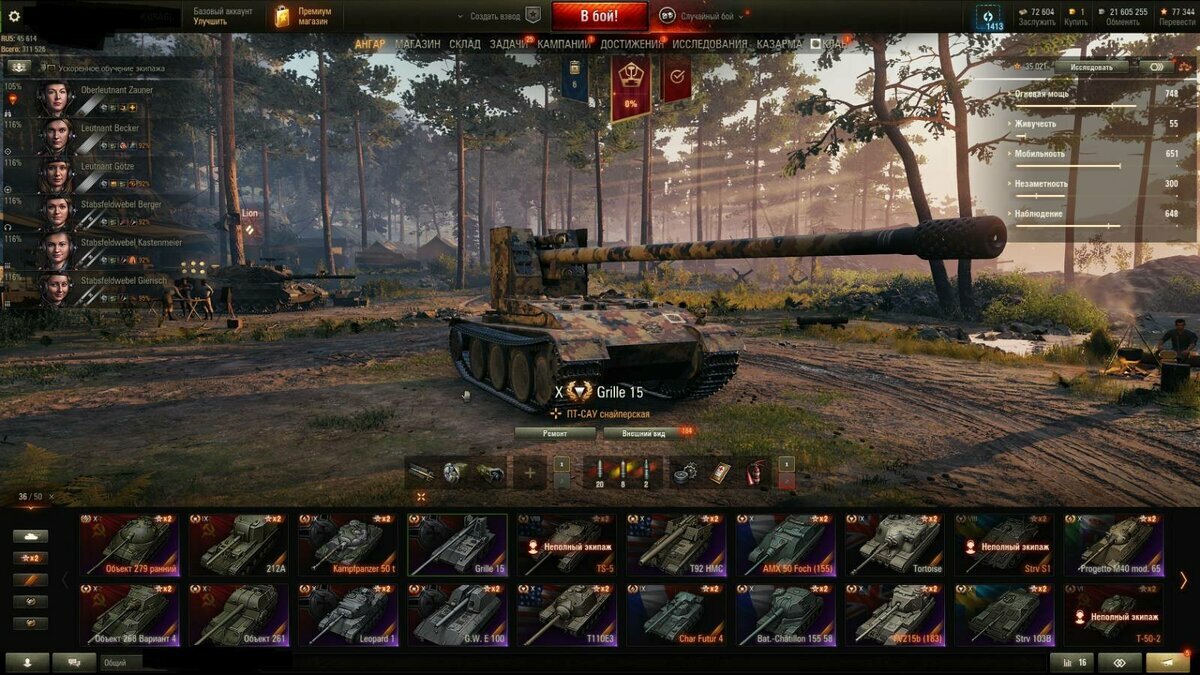The width and height of the screenshot is (1200, 675).
Task: Switch to the Магазин tab
Action: click(417, 44)
